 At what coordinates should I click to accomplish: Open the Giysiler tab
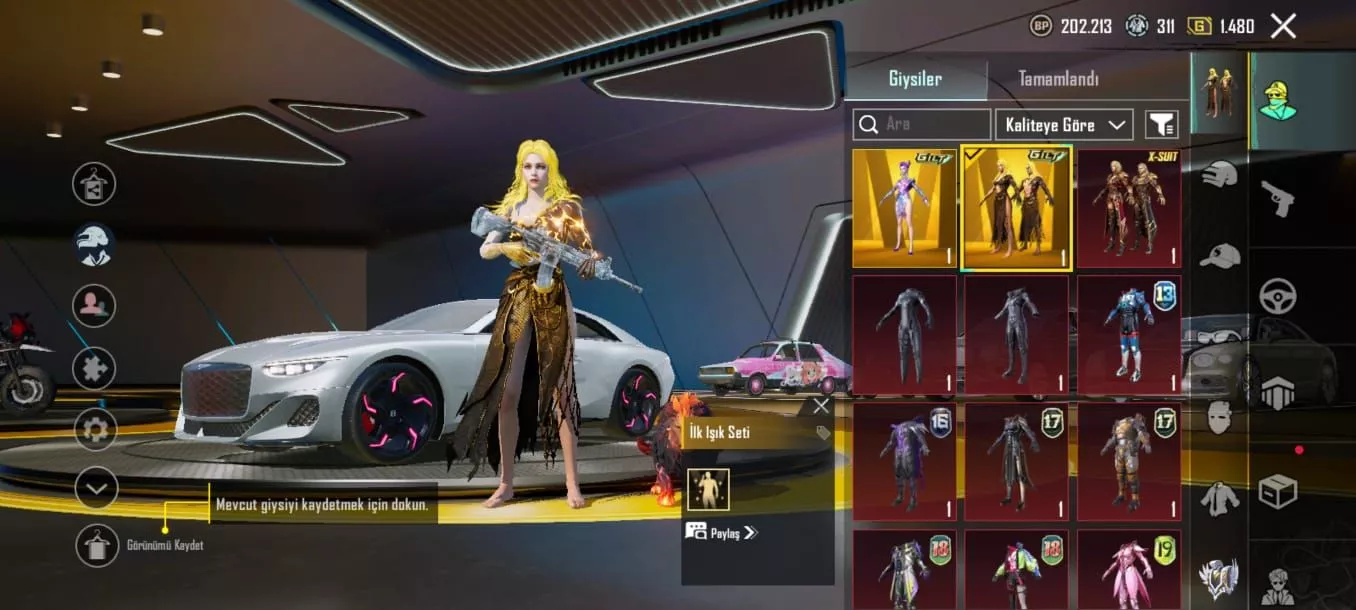[x=915, y=79]
